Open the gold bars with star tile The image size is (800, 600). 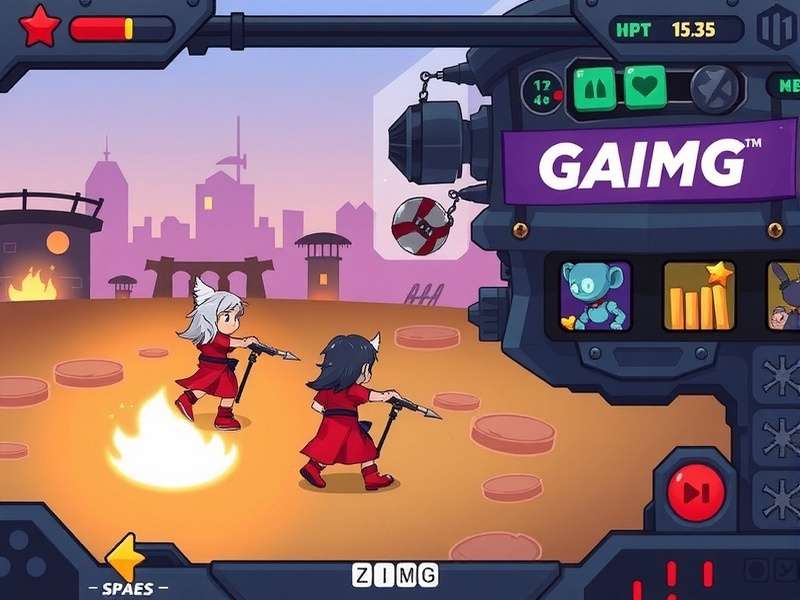pyautogui.click(x=699, y=296)
